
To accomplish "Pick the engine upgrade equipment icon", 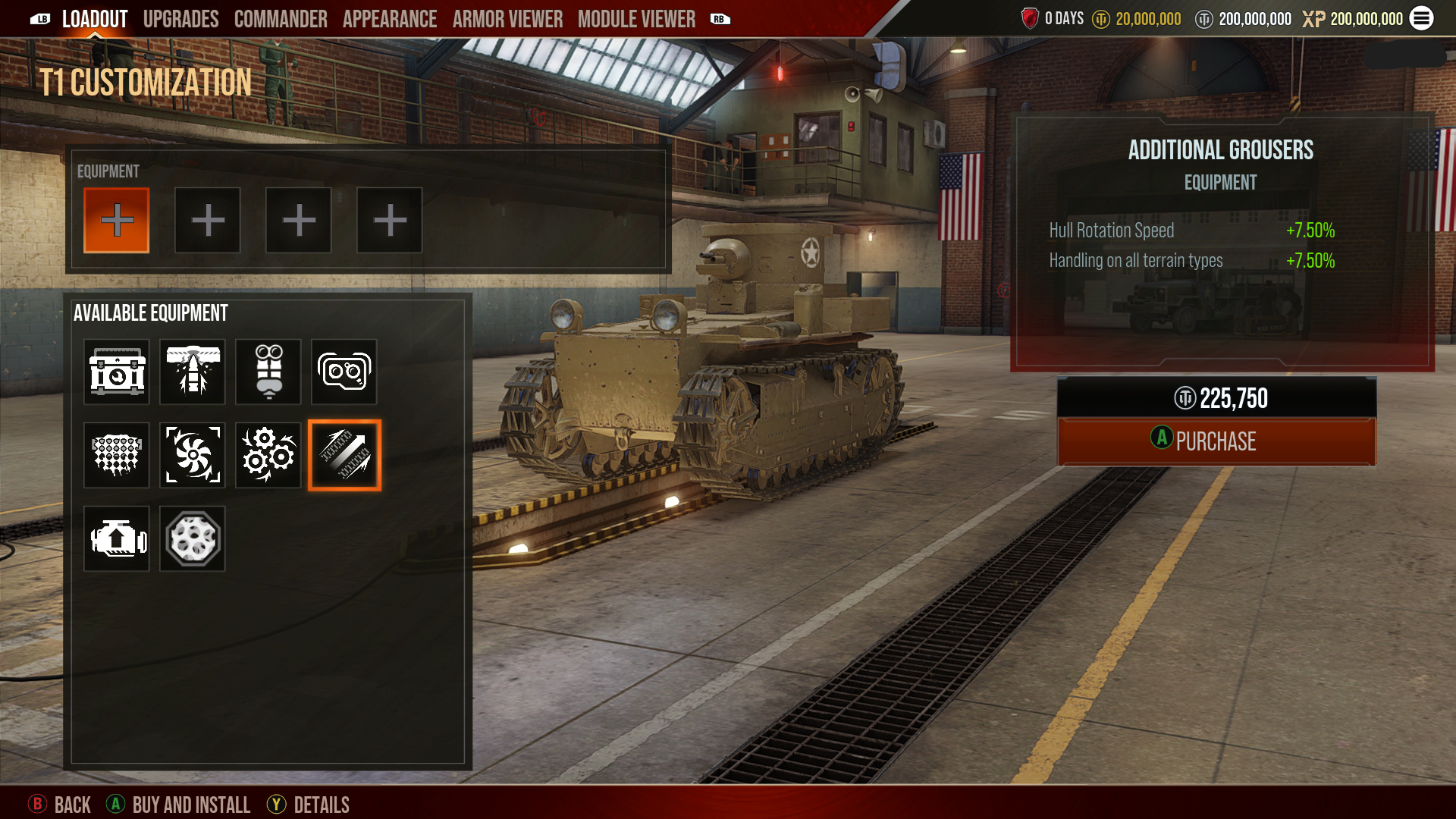I will 117,538.
